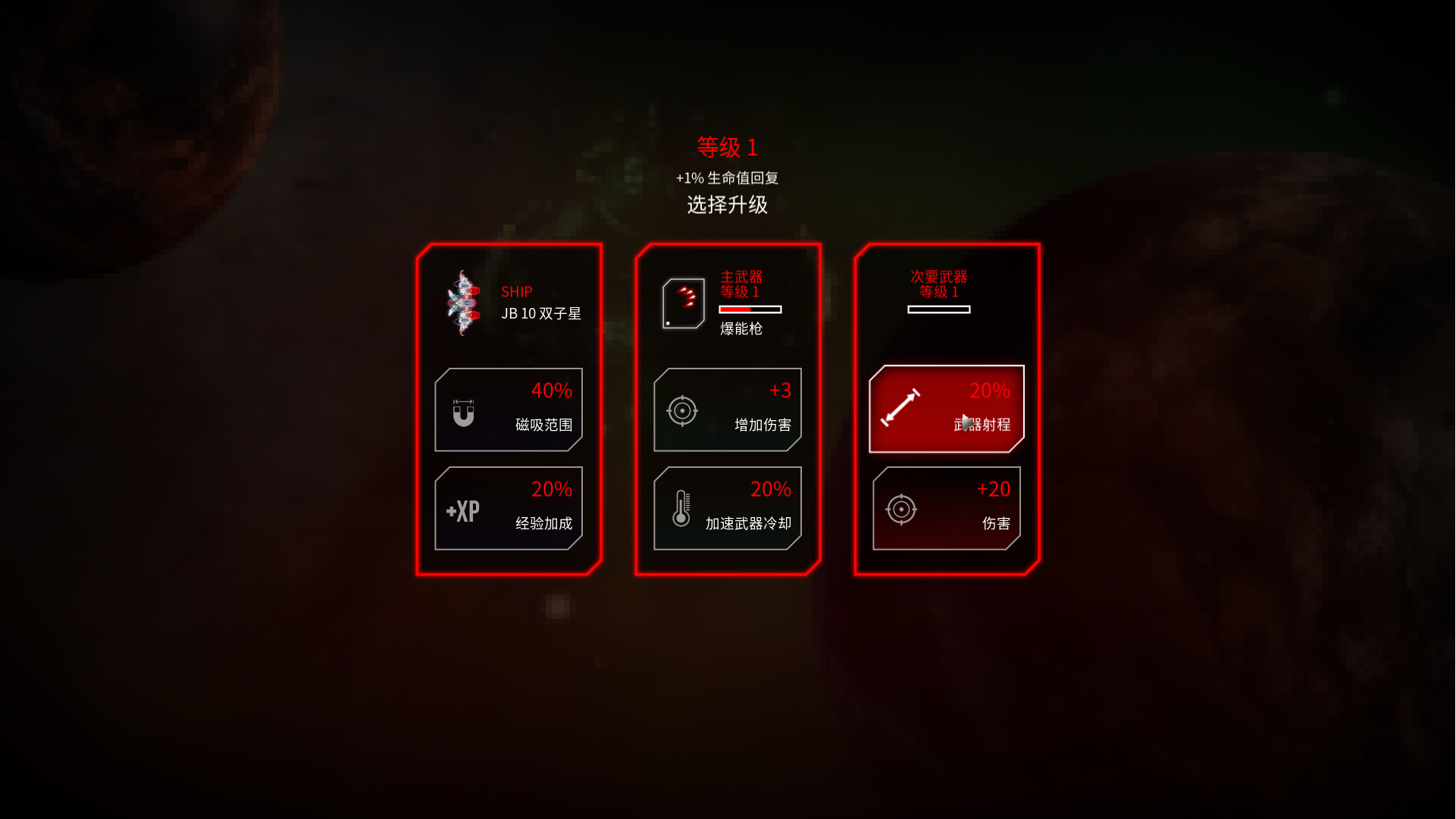
Task: Choose the 20% 经验加成 upgrade
Action: 508,507
